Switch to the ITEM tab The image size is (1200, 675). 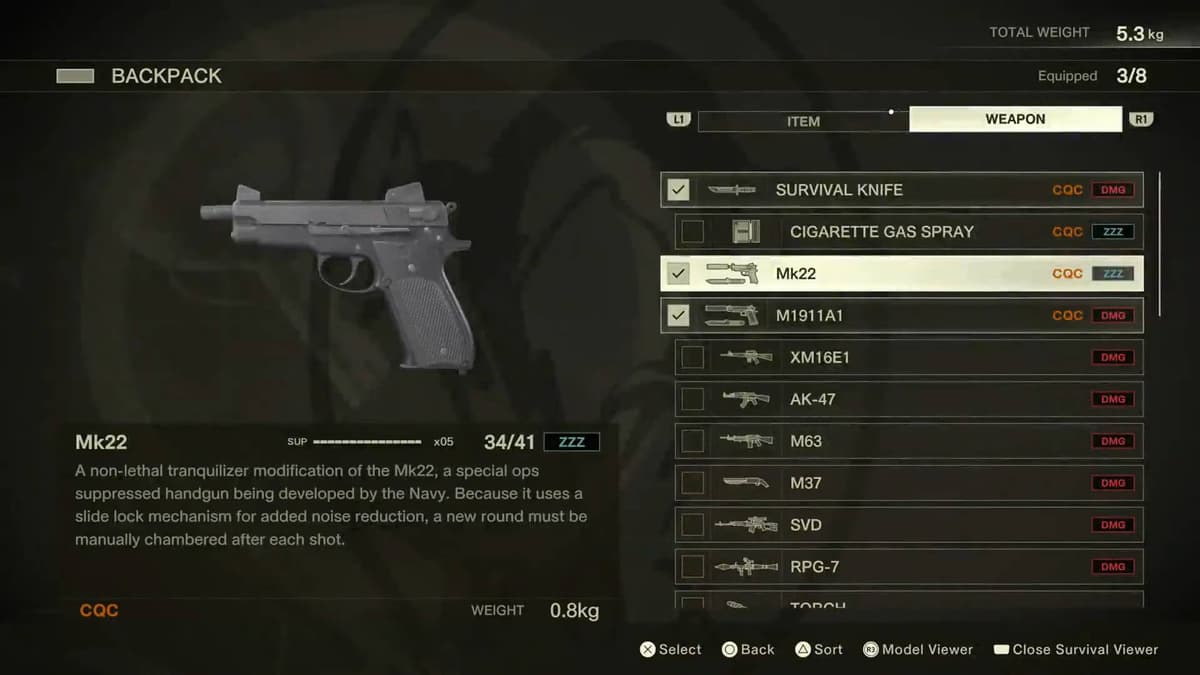[x=803, y=120]
